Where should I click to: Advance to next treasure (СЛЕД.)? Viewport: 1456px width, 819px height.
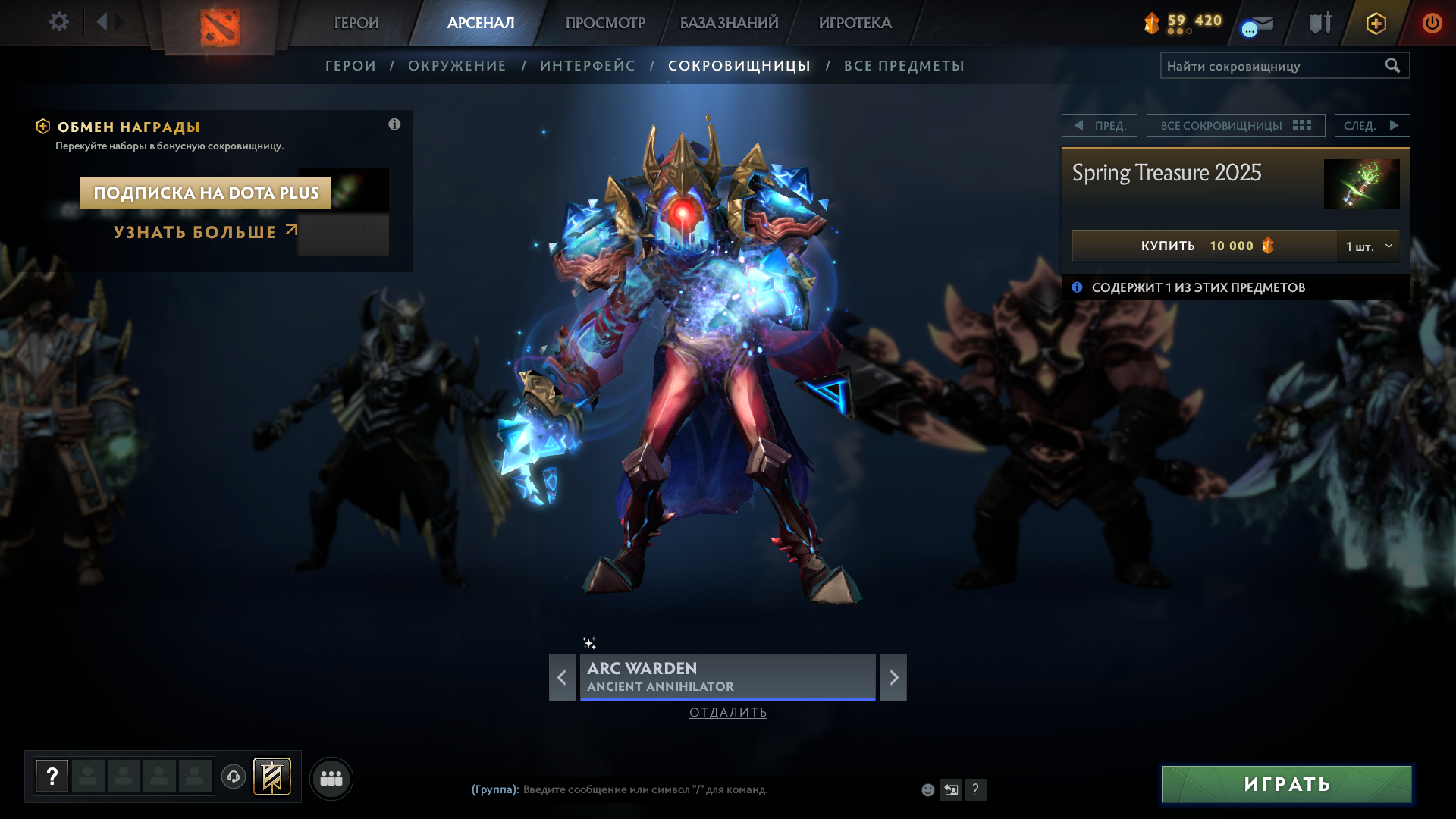pos(1372,125)
